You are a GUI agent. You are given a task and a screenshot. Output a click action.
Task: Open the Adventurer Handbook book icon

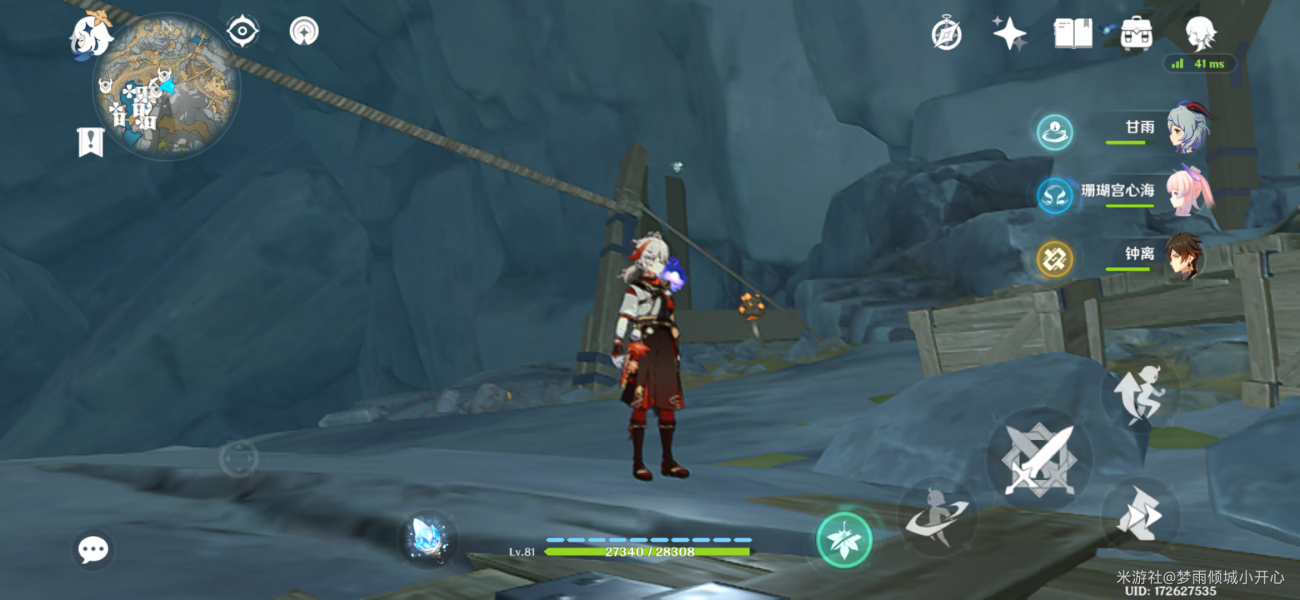(x=1072, y=34)
